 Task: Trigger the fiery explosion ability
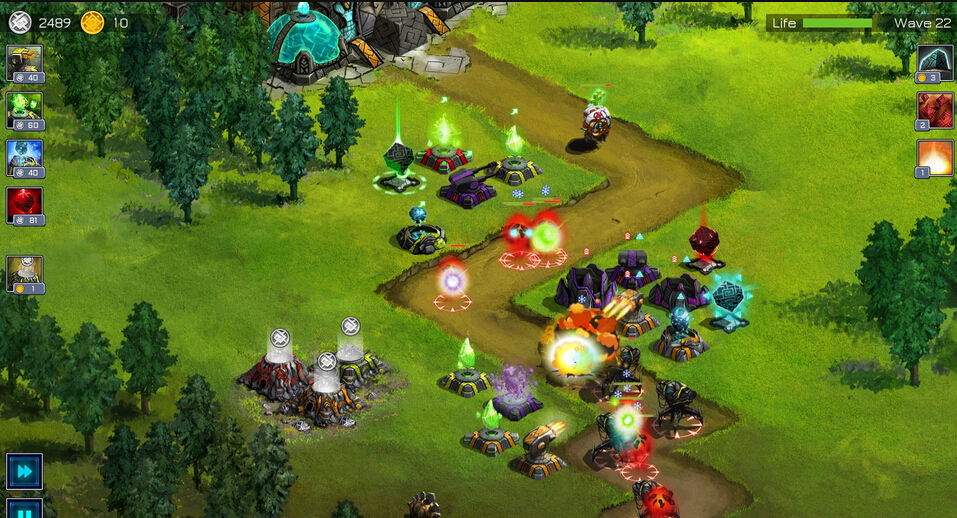coord(935,157)
